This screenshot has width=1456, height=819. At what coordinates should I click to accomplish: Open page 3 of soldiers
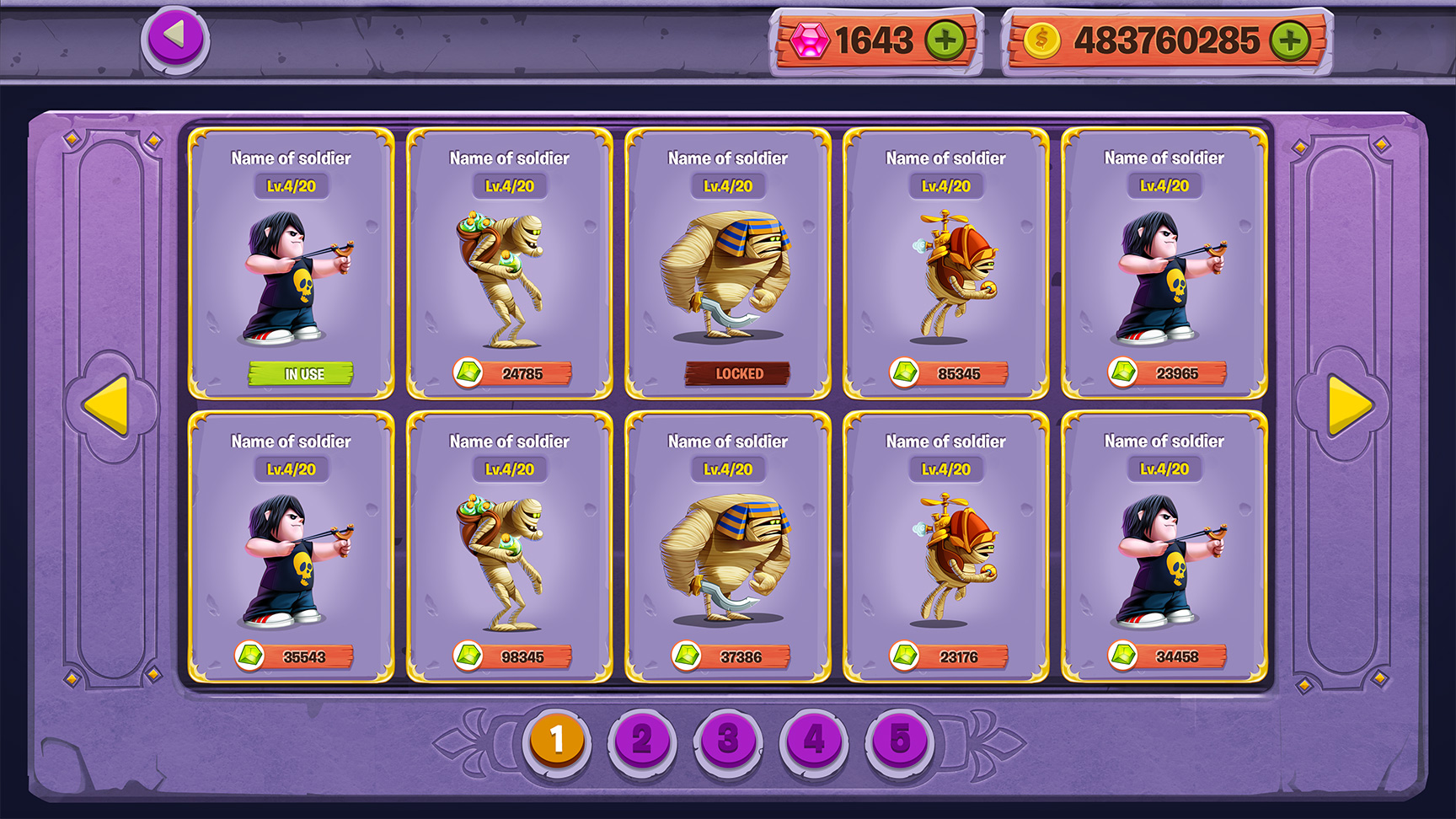(728, 740)
